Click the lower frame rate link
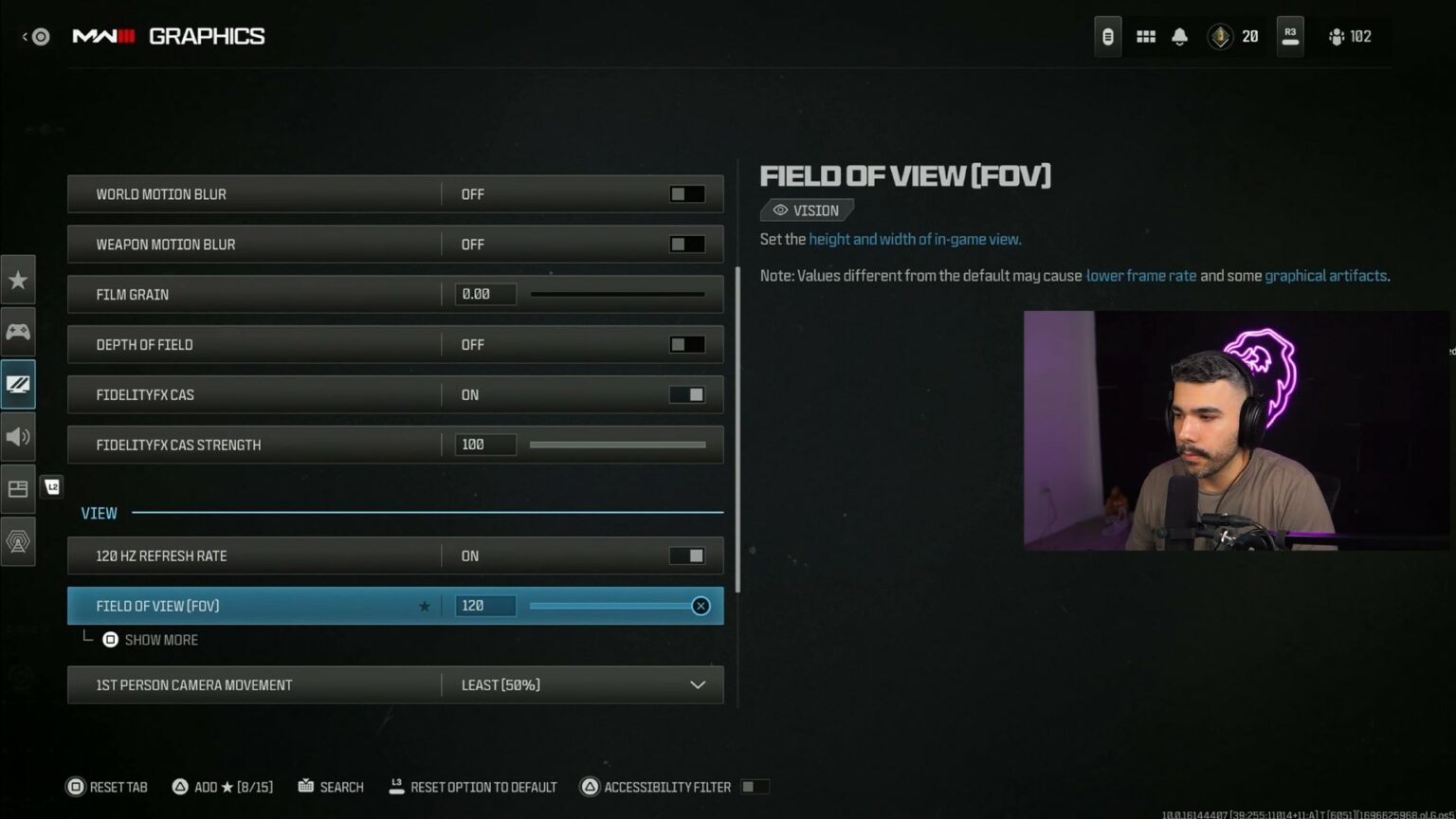The height and width of the screenshot is (819, 1456). tap(1140, 275)
